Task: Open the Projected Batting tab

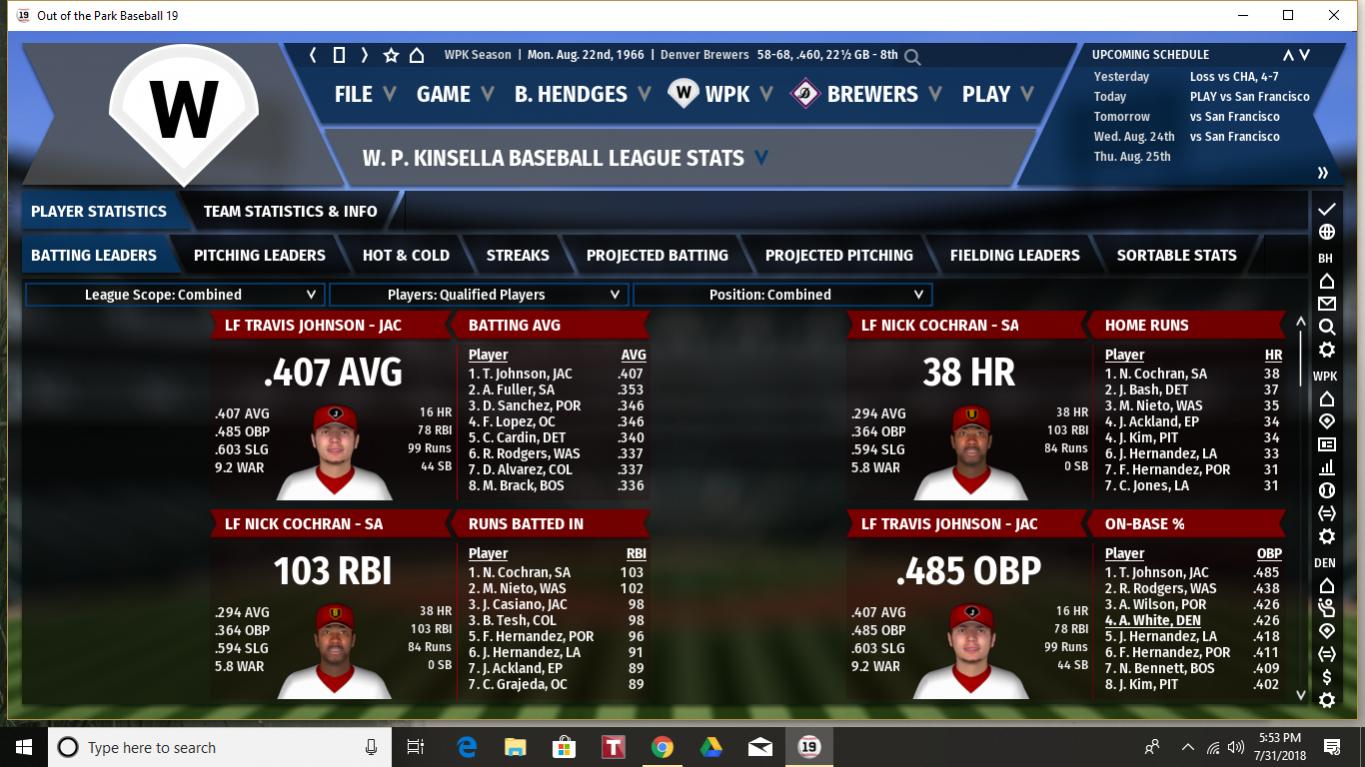Action: (x=657, y=255)
